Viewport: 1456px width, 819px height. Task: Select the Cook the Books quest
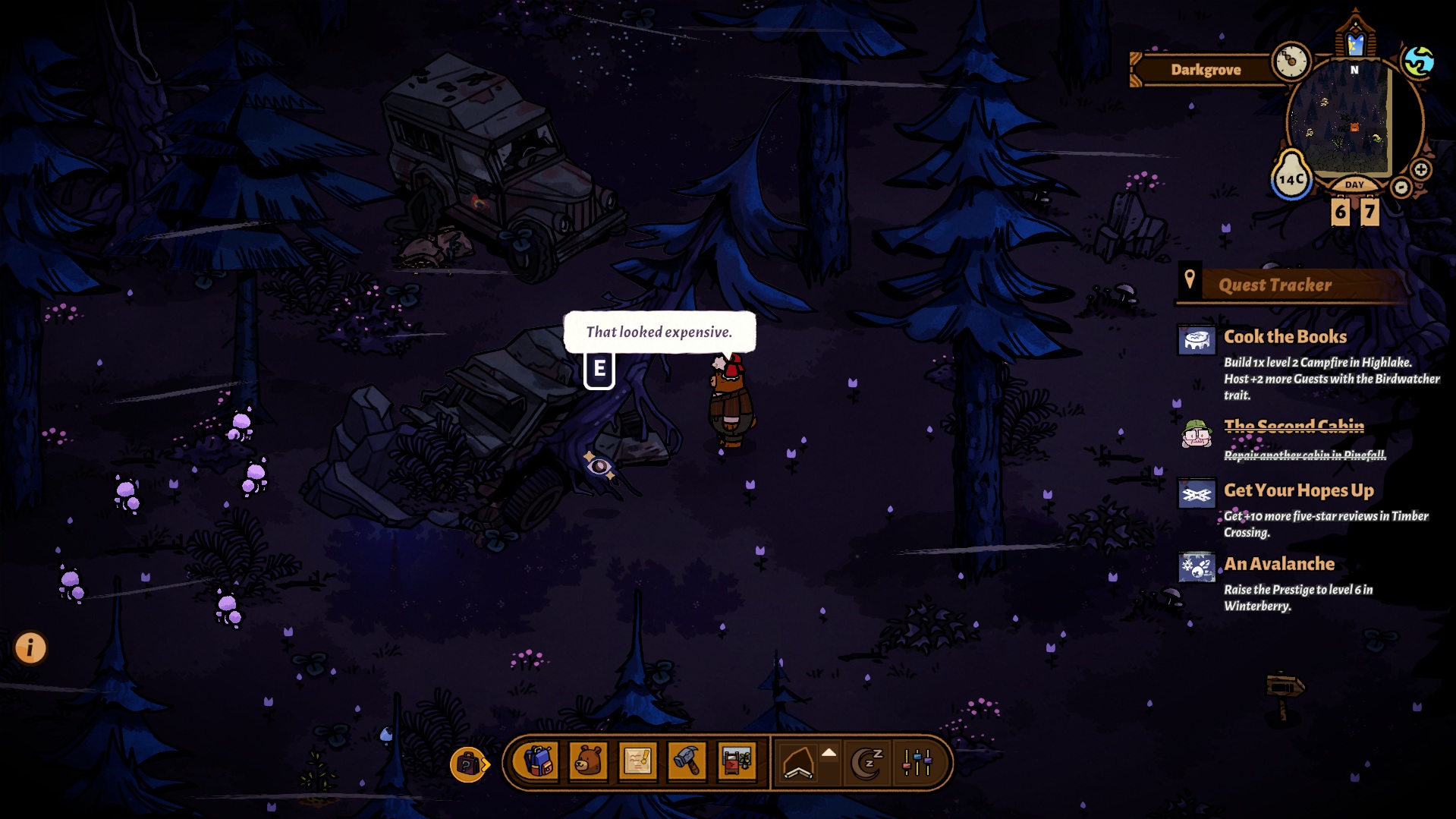coord(1285,337)
